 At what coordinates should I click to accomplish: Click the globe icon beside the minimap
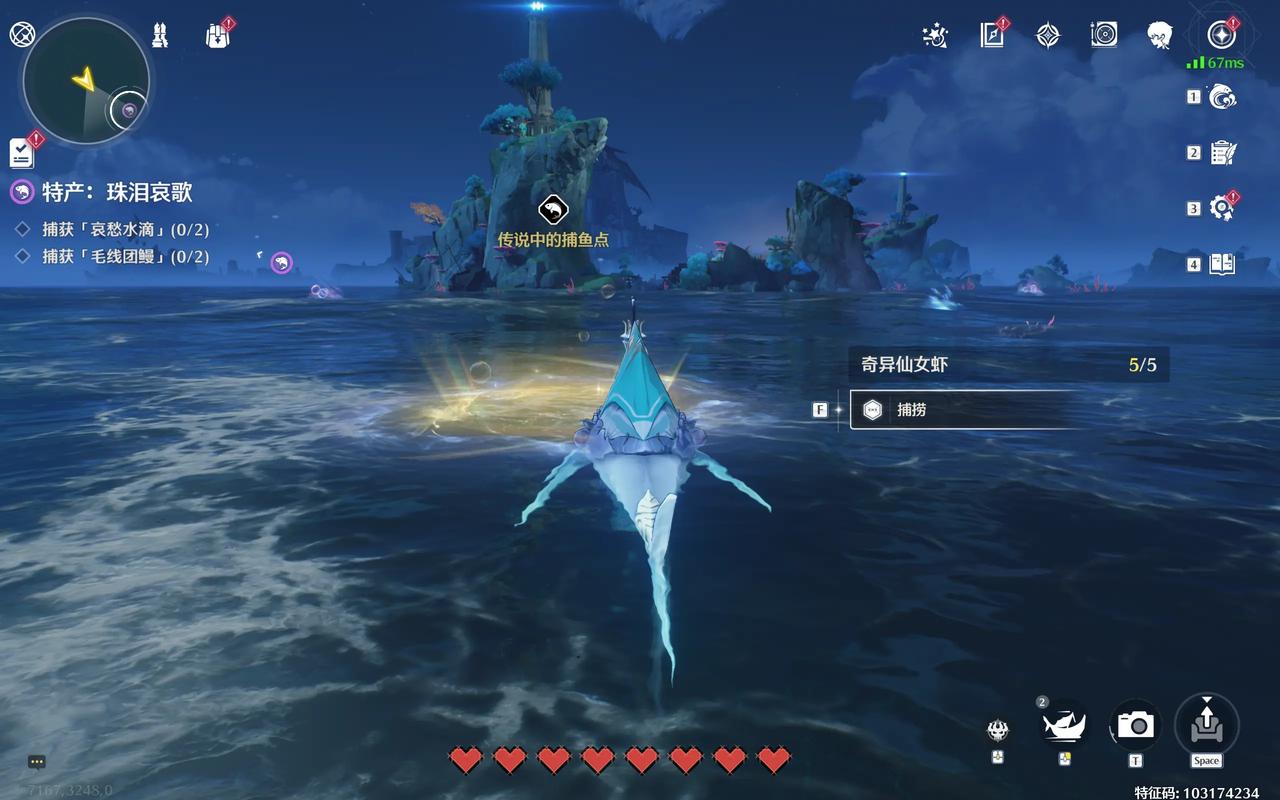click(x=21, y=34)
